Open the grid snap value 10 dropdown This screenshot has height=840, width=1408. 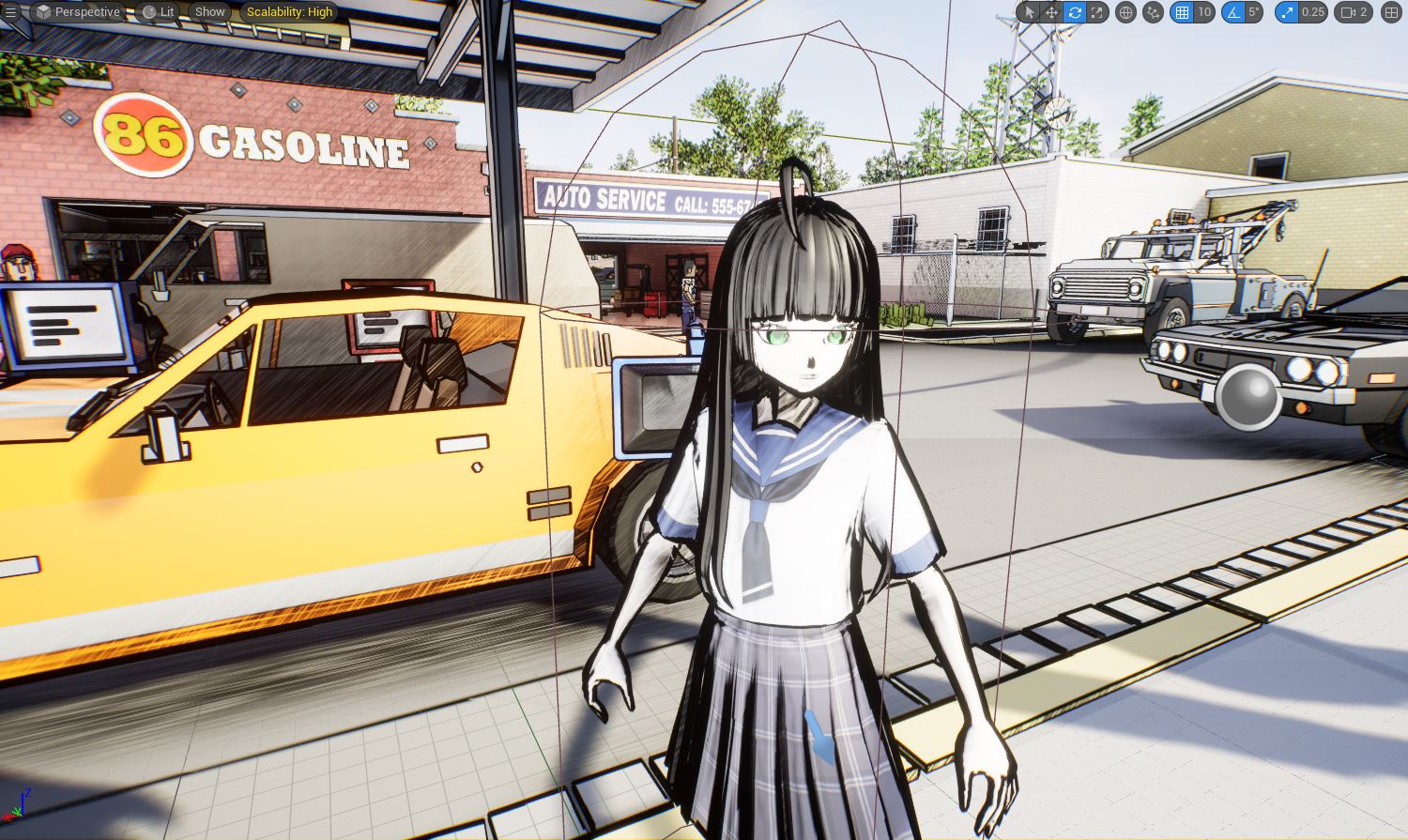(x=1203, y=12)
